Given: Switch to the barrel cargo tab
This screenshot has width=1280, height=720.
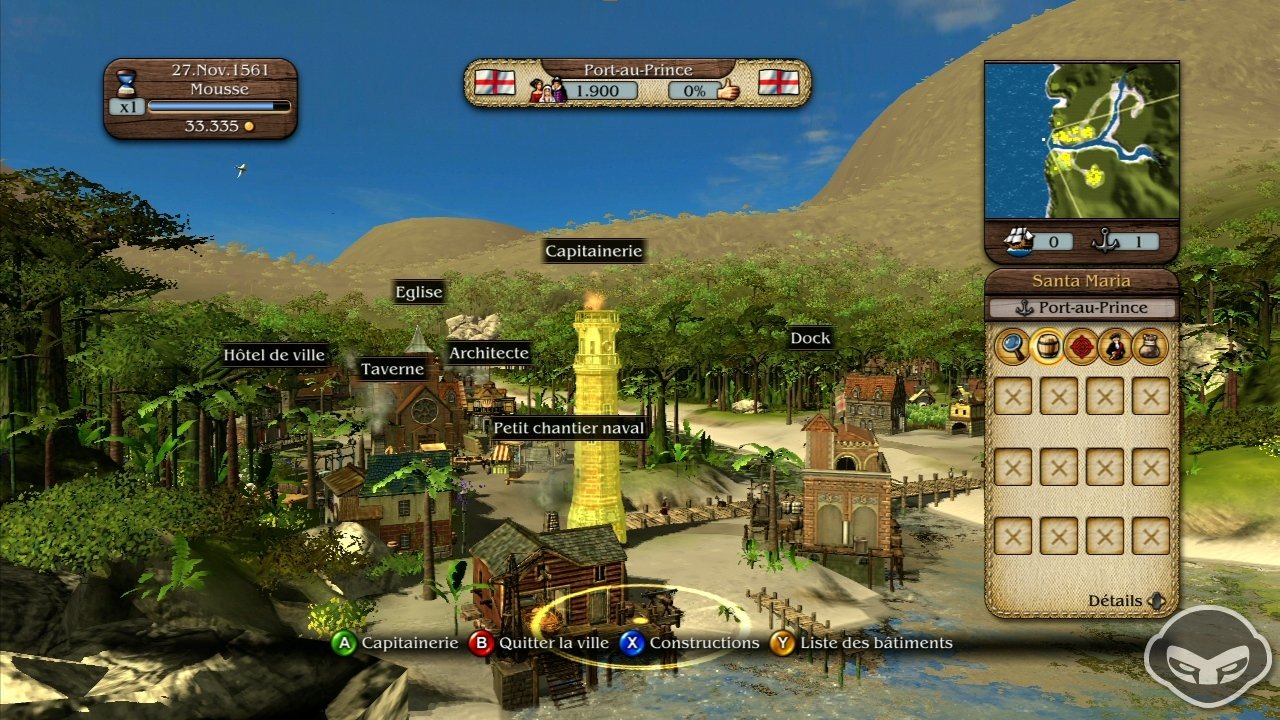Looking at the screenshot, I should (x=1047, y=346).
